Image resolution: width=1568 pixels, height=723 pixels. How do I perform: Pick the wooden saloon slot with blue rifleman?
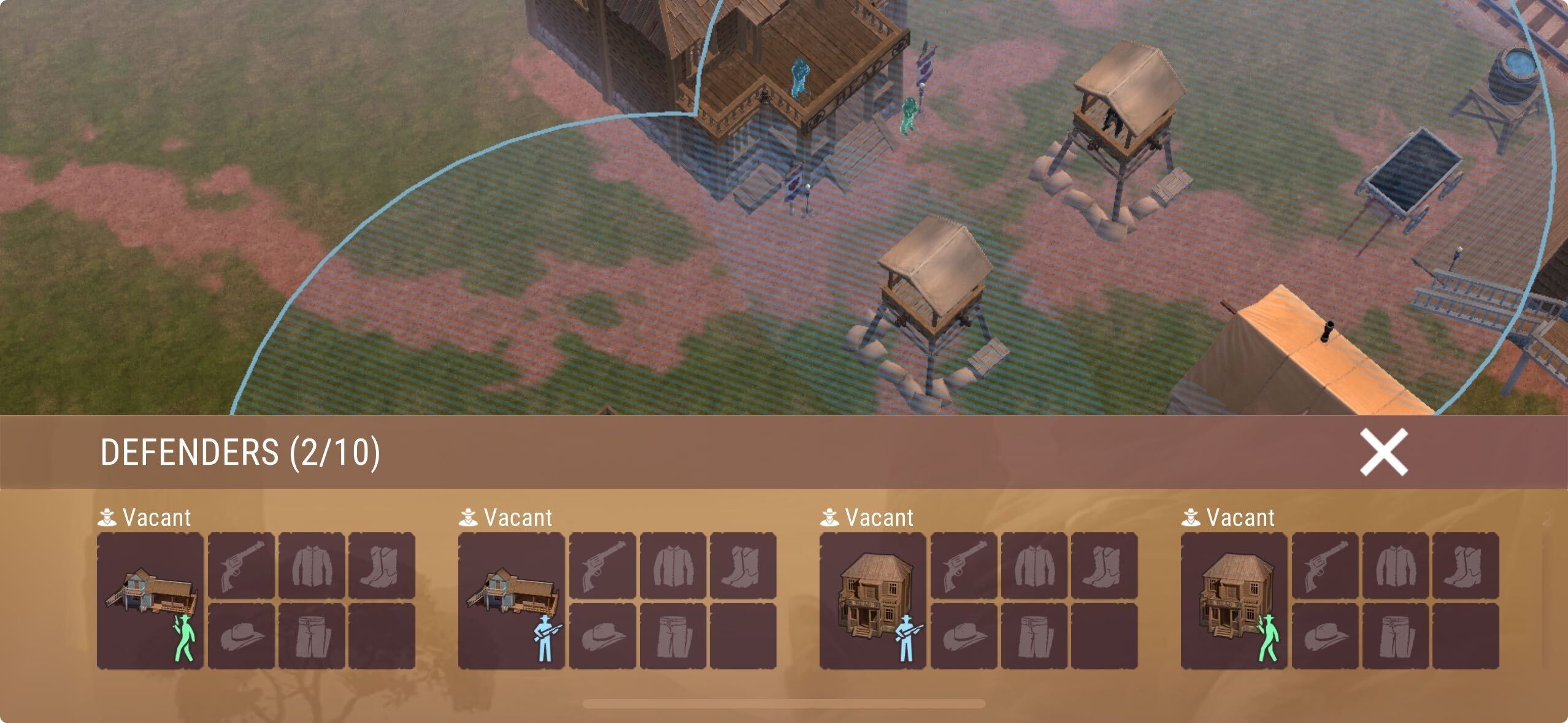[873, 600]
